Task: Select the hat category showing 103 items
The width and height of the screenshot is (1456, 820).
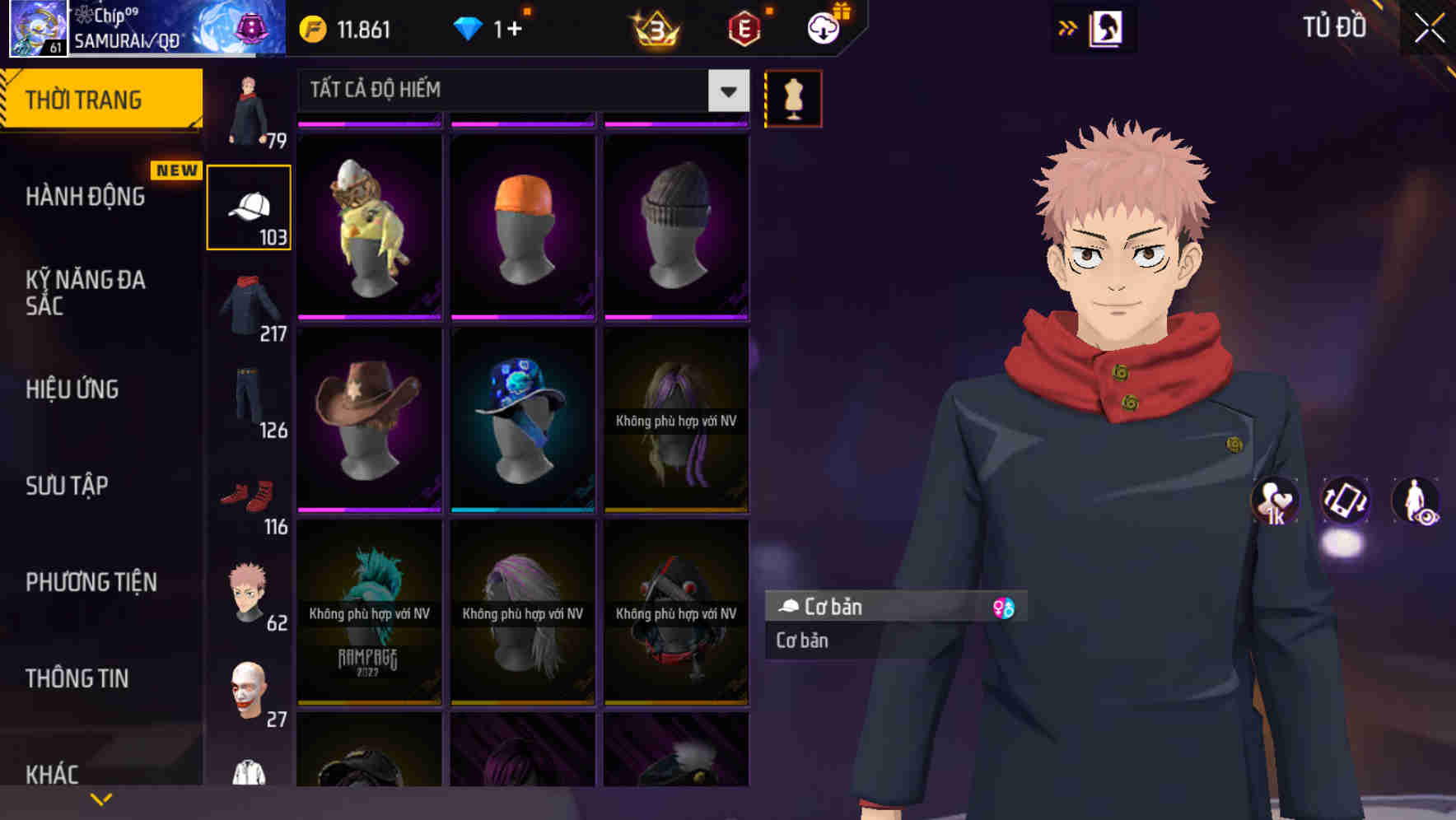Action: coord(248,205)
